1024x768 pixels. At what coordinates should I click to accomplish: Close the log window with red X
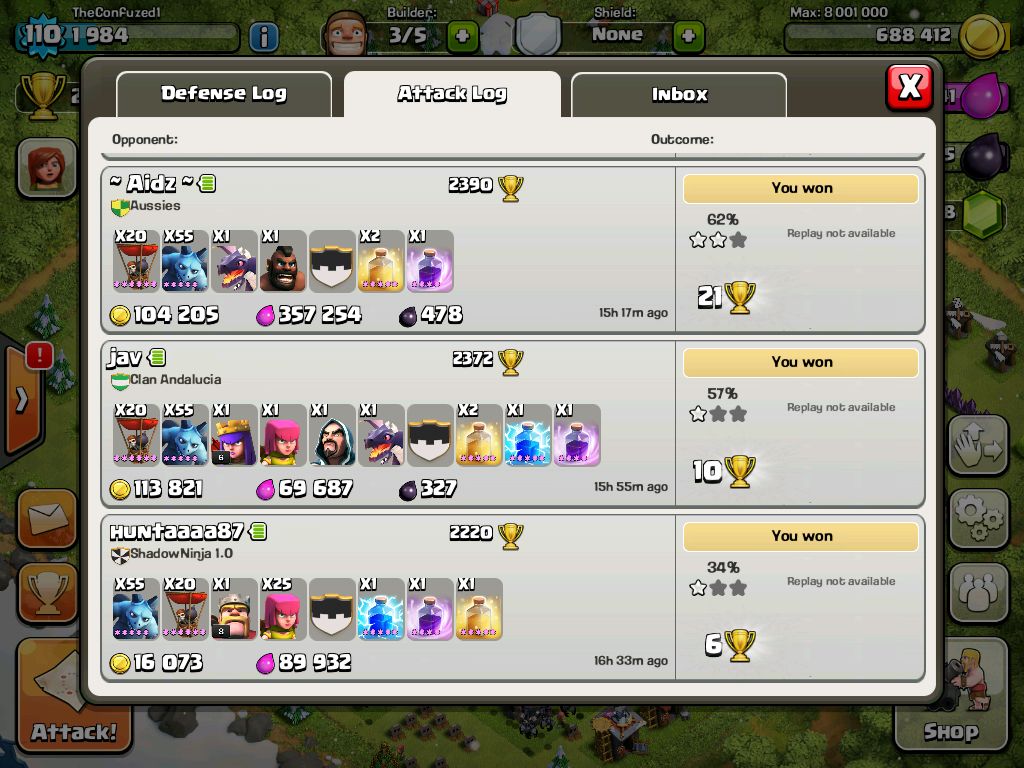909,88
